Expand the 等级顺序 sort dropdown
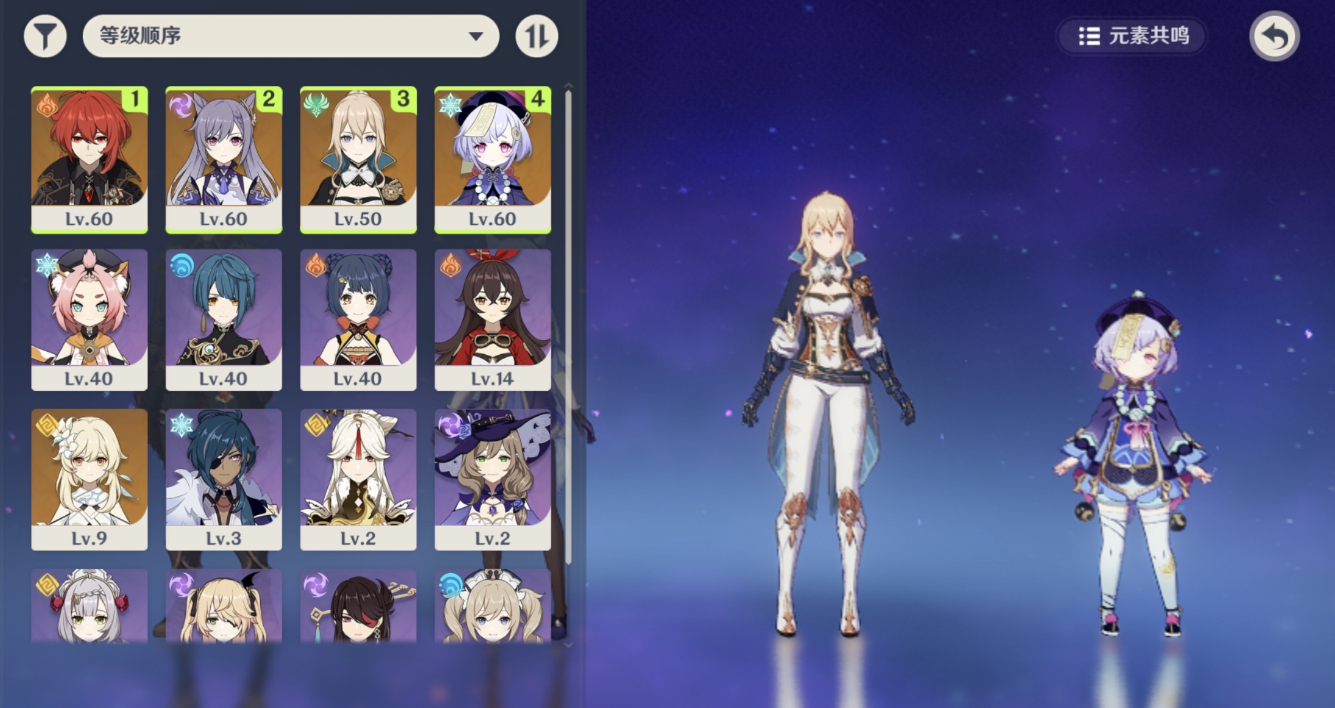 [x=291, y=36]
